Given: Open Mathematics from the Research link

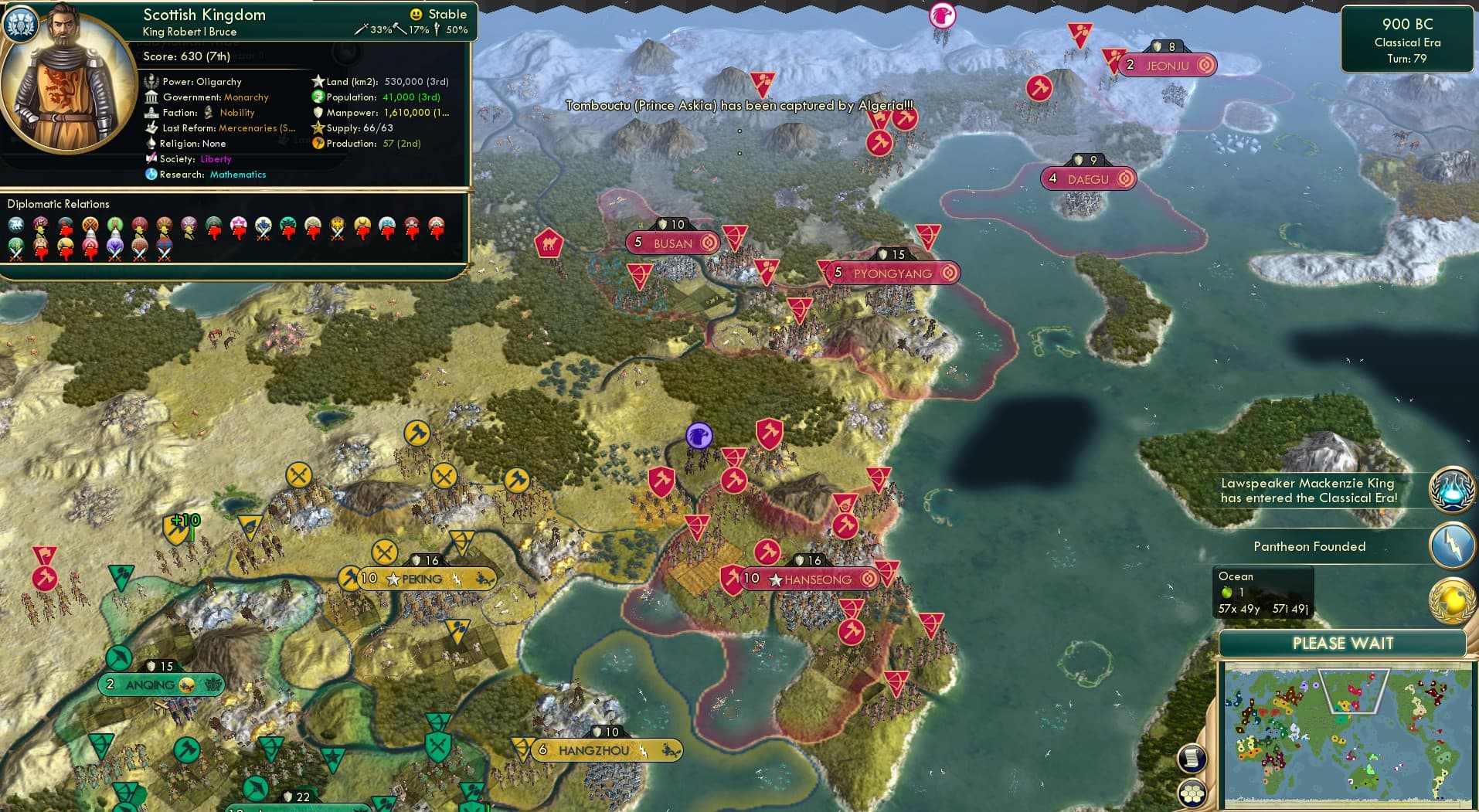Looking at the screenshot, I should coord(237,175).
